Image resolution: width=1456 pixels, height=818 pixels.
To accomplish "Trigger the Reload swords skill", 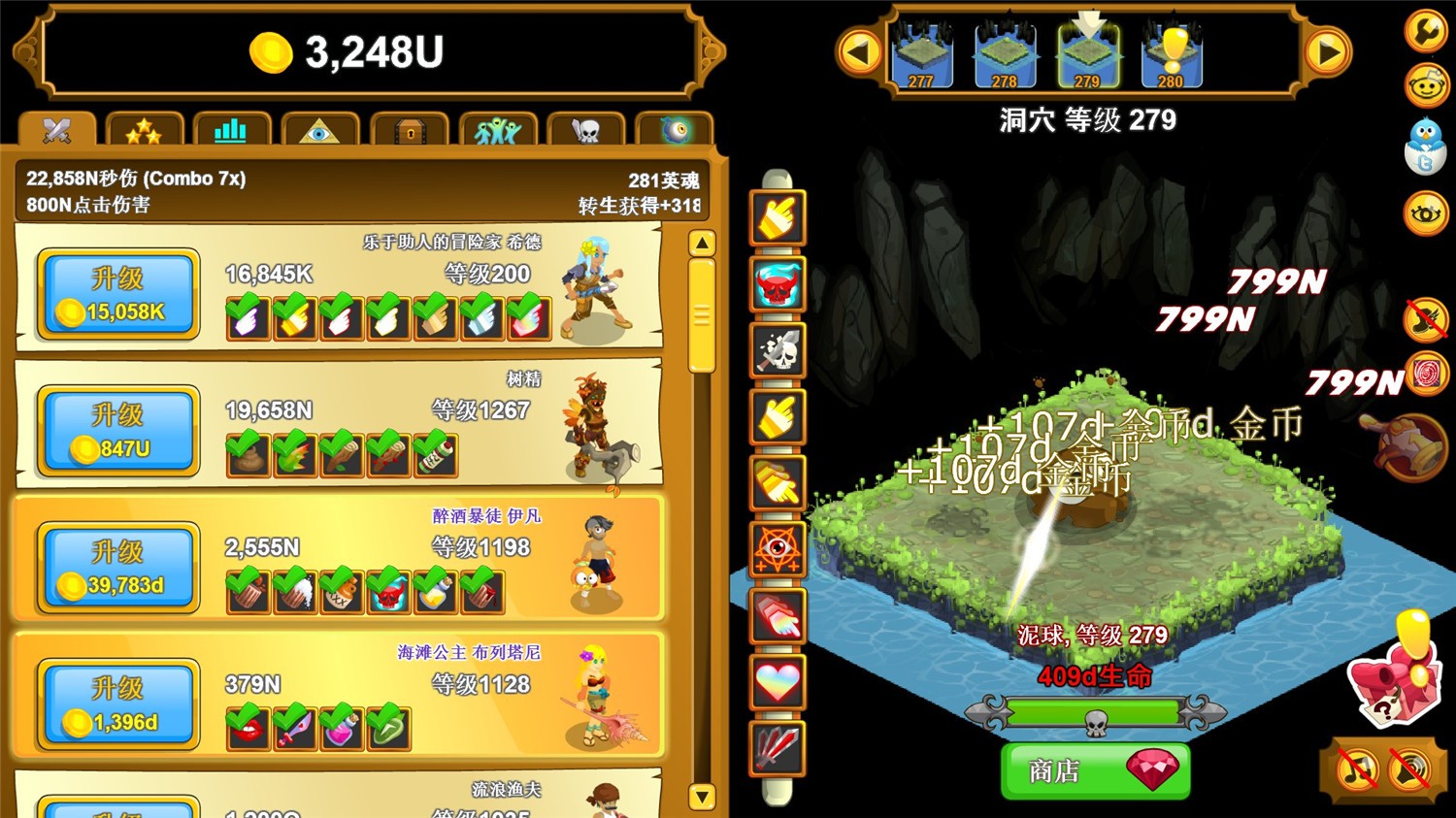I will click(777, 748).
